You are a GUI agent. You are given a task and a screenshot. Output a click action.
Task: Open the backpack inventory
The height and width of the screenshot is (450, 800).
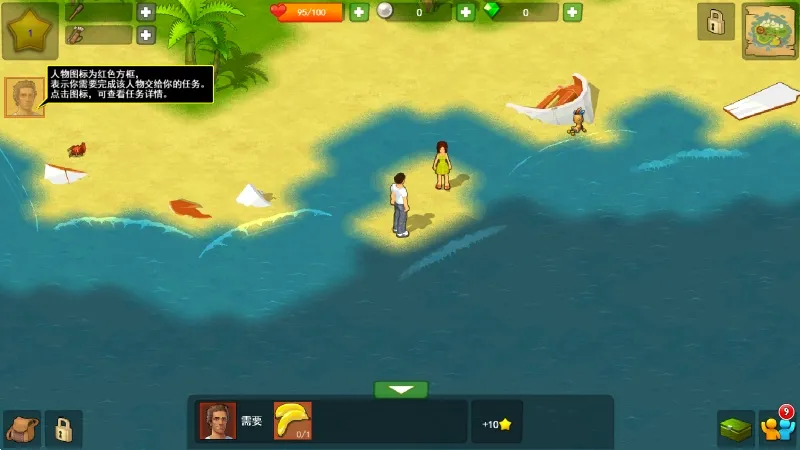[x=21, y=429]
